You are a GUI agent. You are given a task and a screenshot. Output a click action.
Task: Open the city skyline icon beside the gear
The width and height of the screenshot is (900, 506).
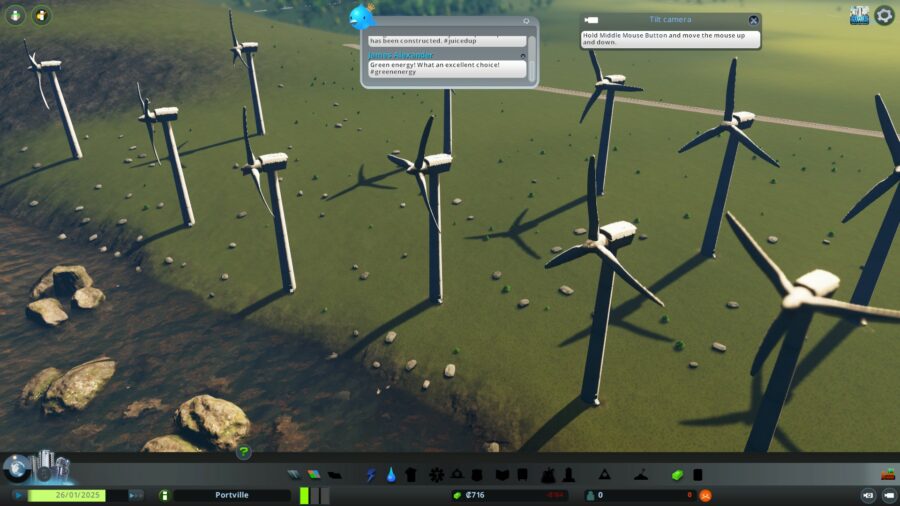click(x=859, y=15)
